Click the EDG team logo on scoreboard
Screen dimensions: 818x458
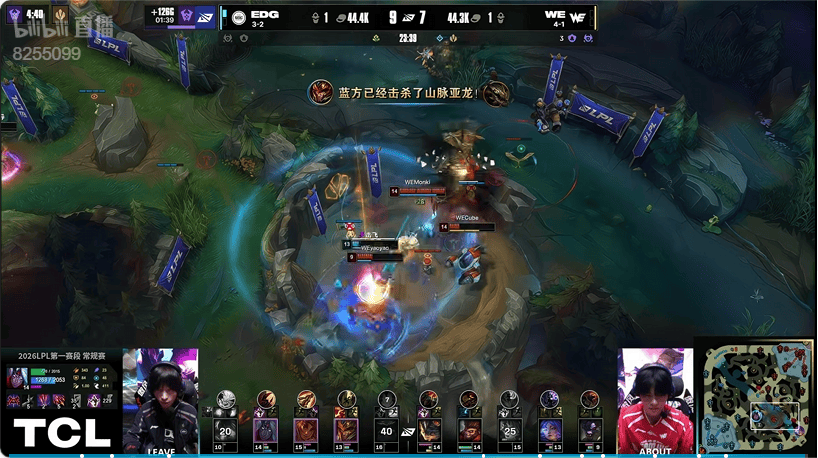(x=238, y=17)
